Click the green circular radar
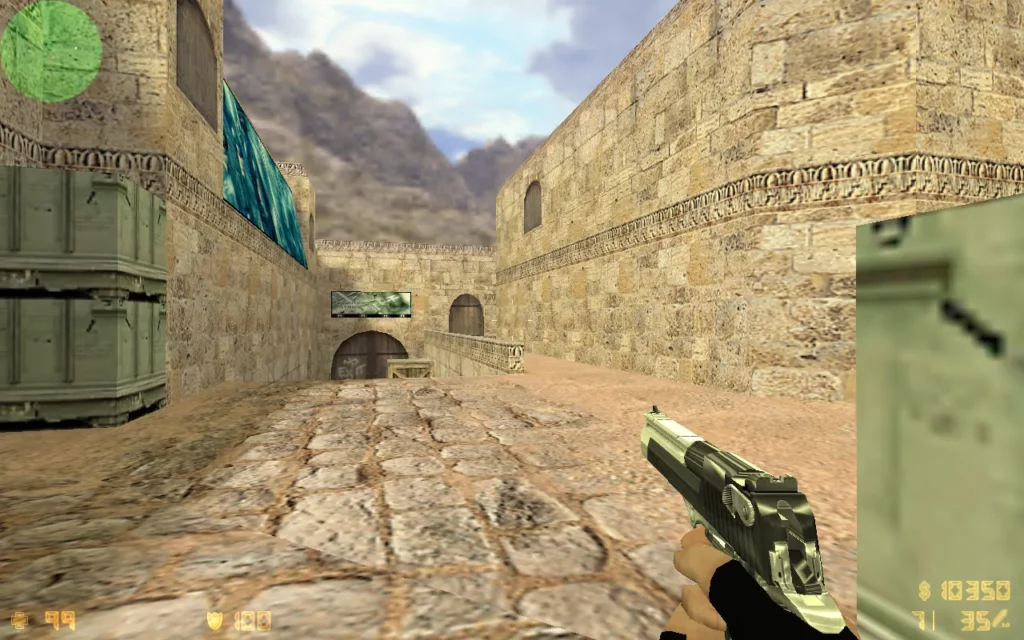Image resolution: width=1024 pixels, height=640 pixels. click(x=51, y=51)
